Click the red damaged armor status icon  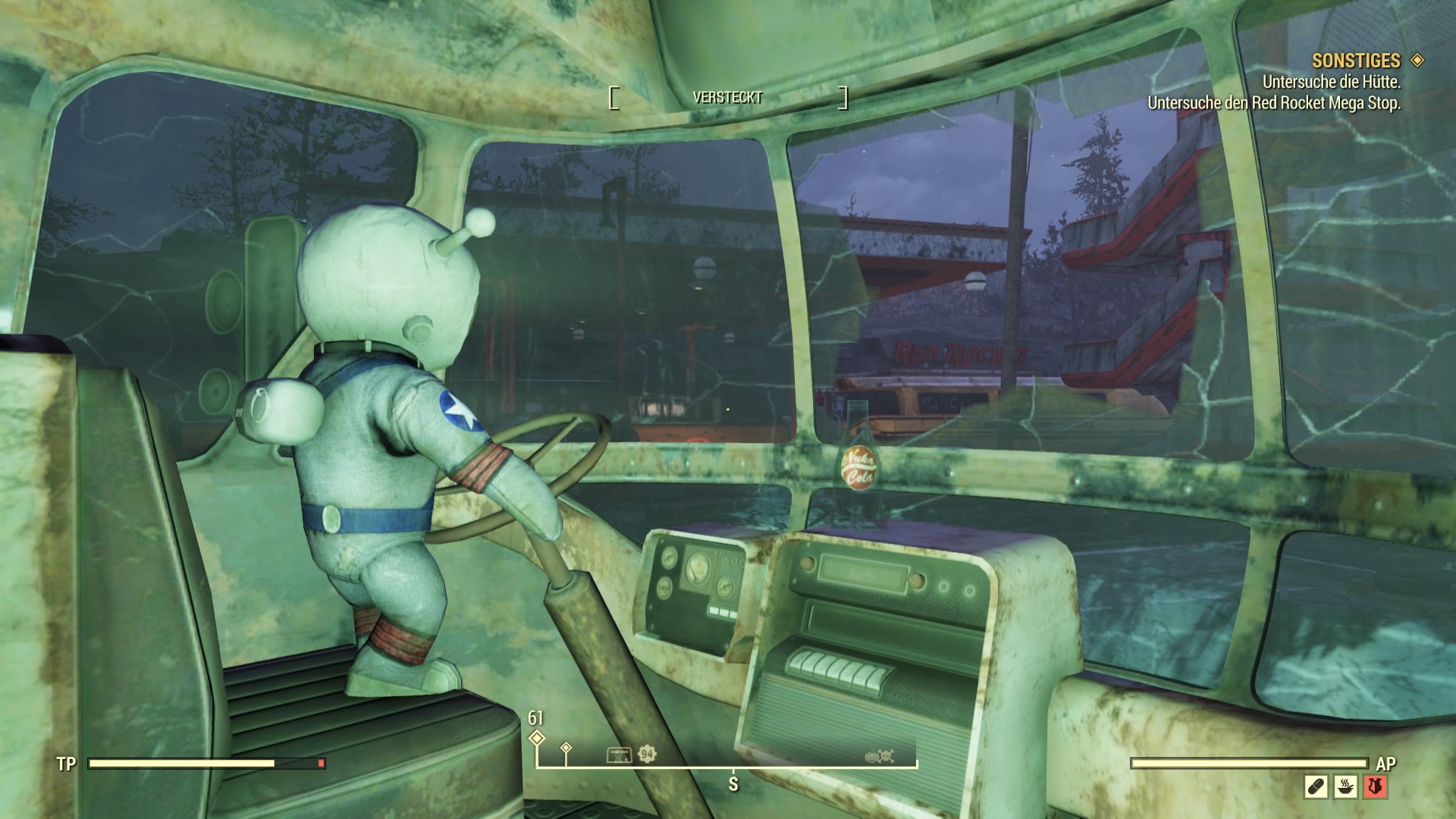point(1375,786)
